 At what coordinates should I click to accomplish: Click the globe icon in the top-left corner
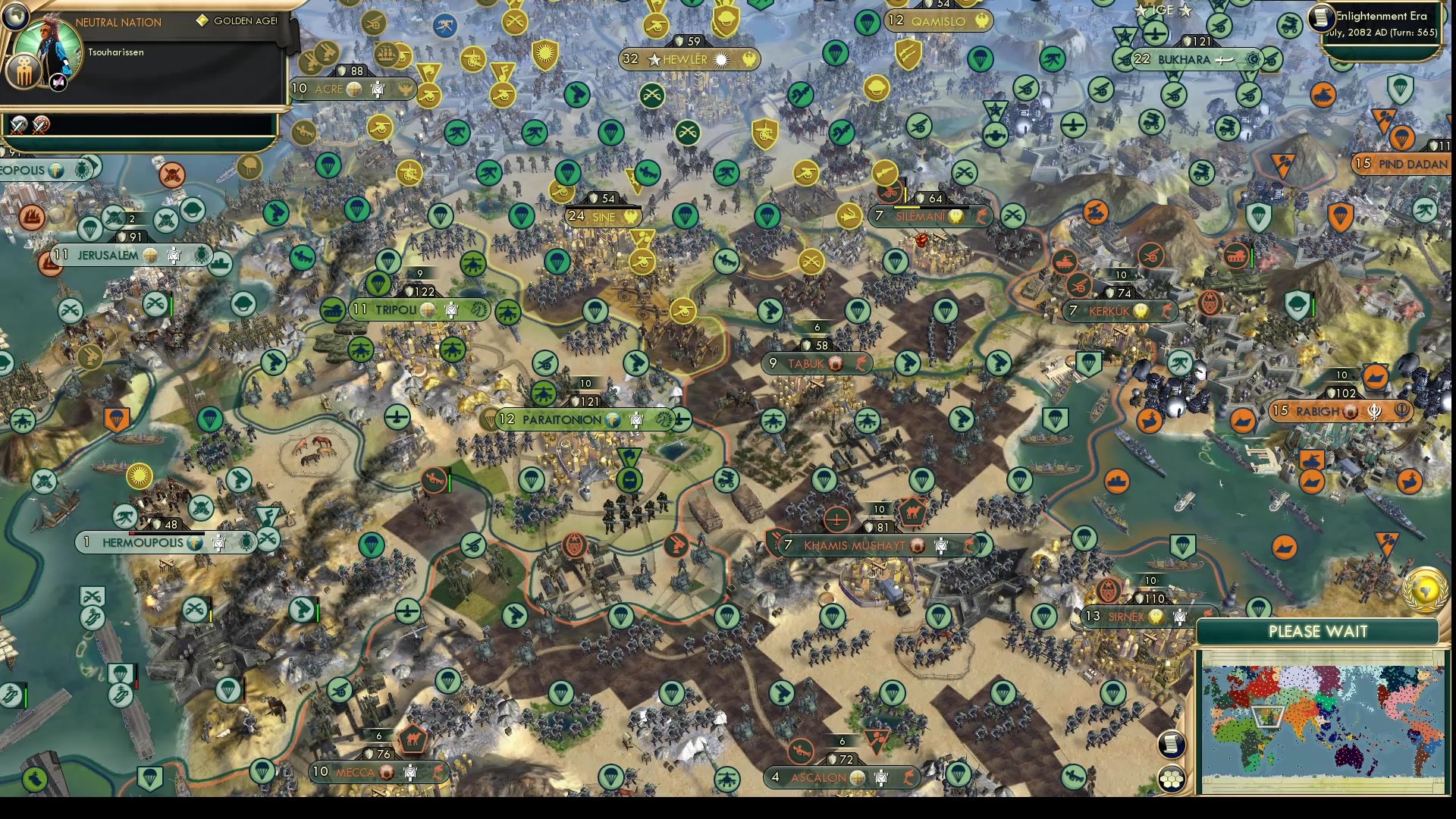[16, 17]
